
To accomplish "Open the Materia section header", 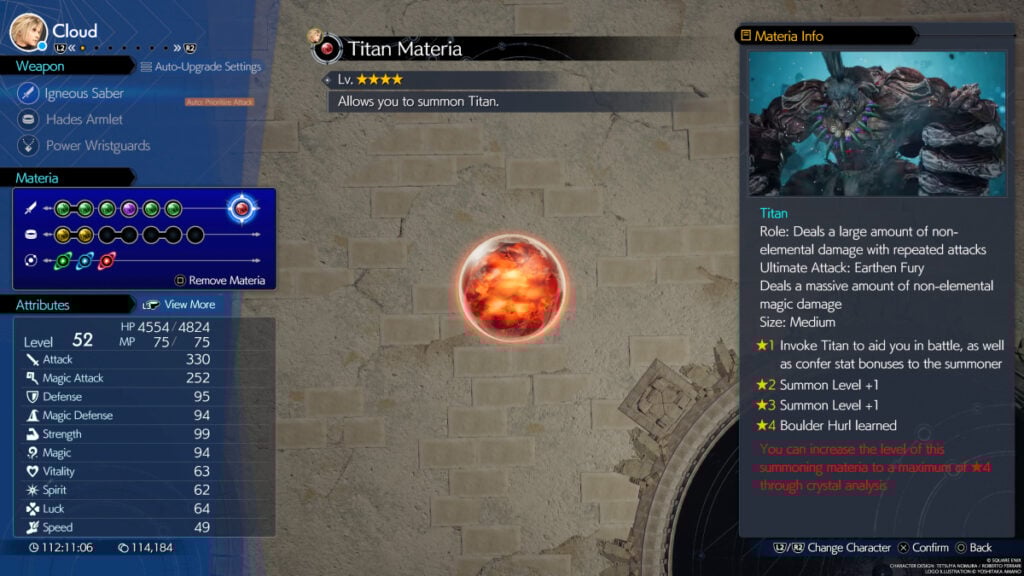I will click(x=37, y=178).
